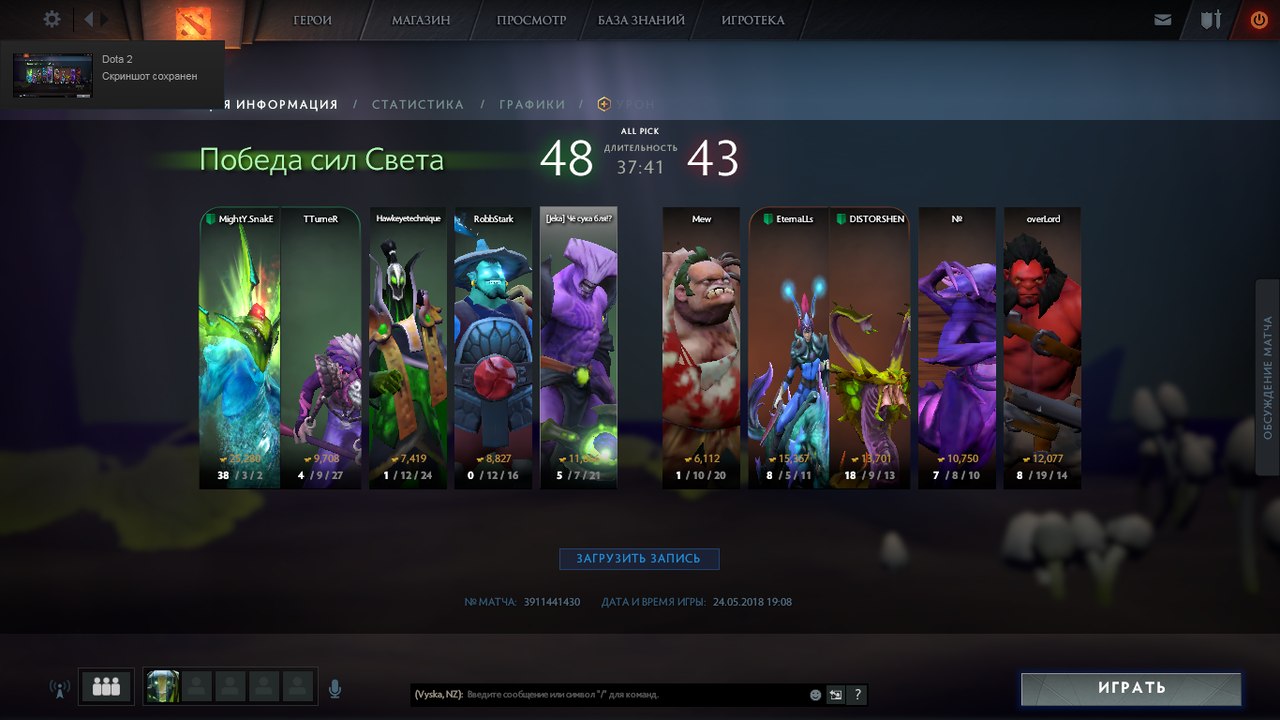This screenshot has width=1280, height=720.
Task: Open the mail envelope inbox
Action: [x=1162, y=20]
